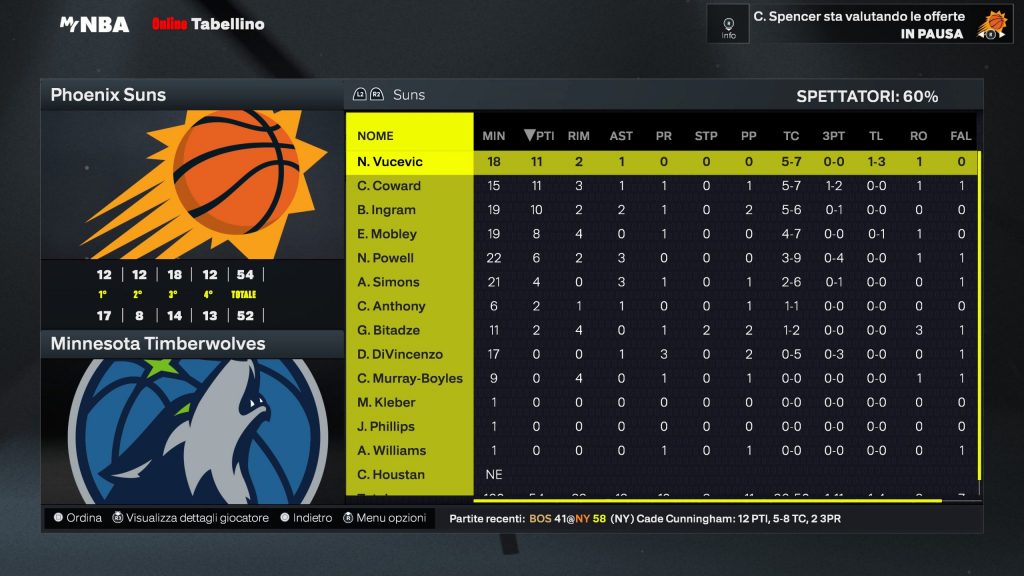Pick C. Murray-Boyles in the box score
The height and width of the screenshot is (576, 1024).
[x=410, y=378]
